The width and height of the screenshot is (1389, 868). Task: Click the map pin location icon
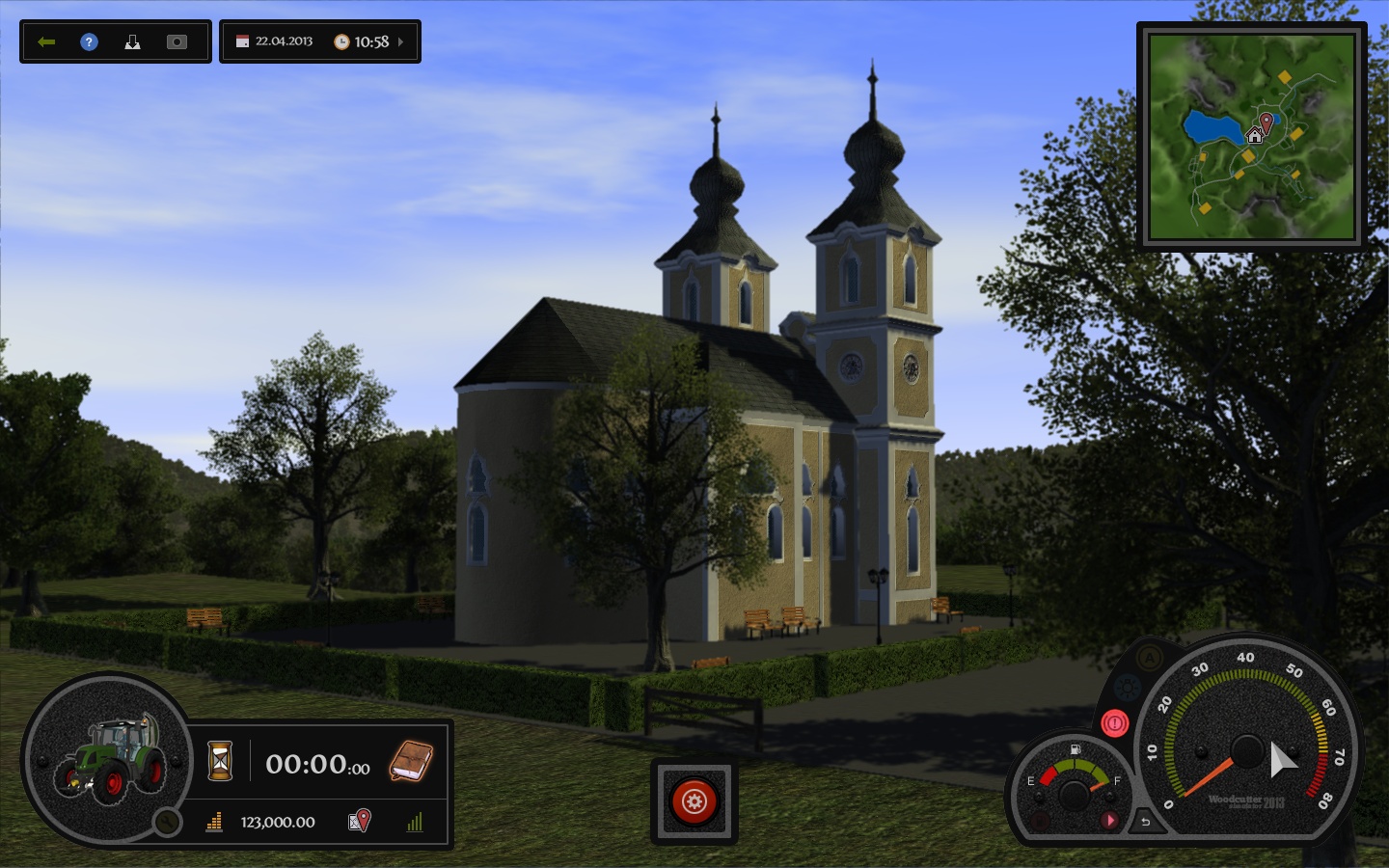click(359, 820)
